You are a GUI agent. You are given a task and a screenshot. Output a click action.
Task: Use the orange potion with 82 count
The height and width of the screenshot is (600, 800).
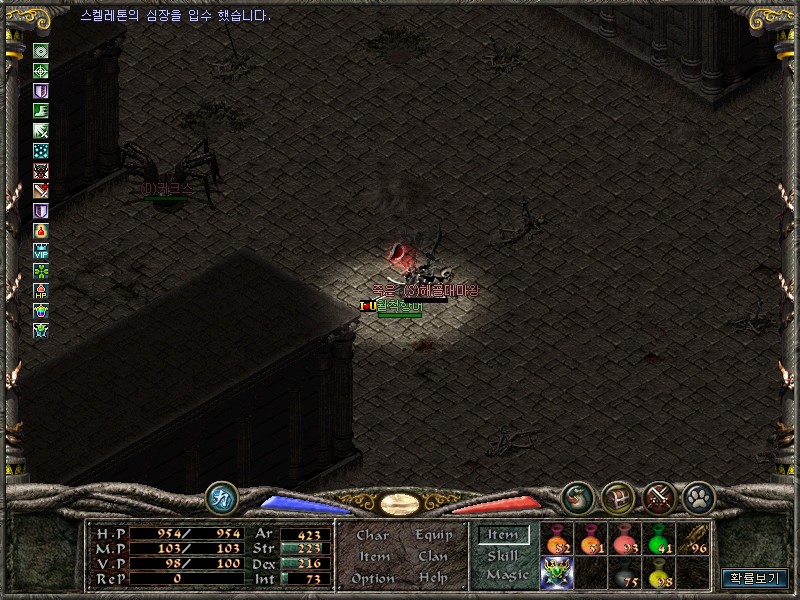[557, 540]
